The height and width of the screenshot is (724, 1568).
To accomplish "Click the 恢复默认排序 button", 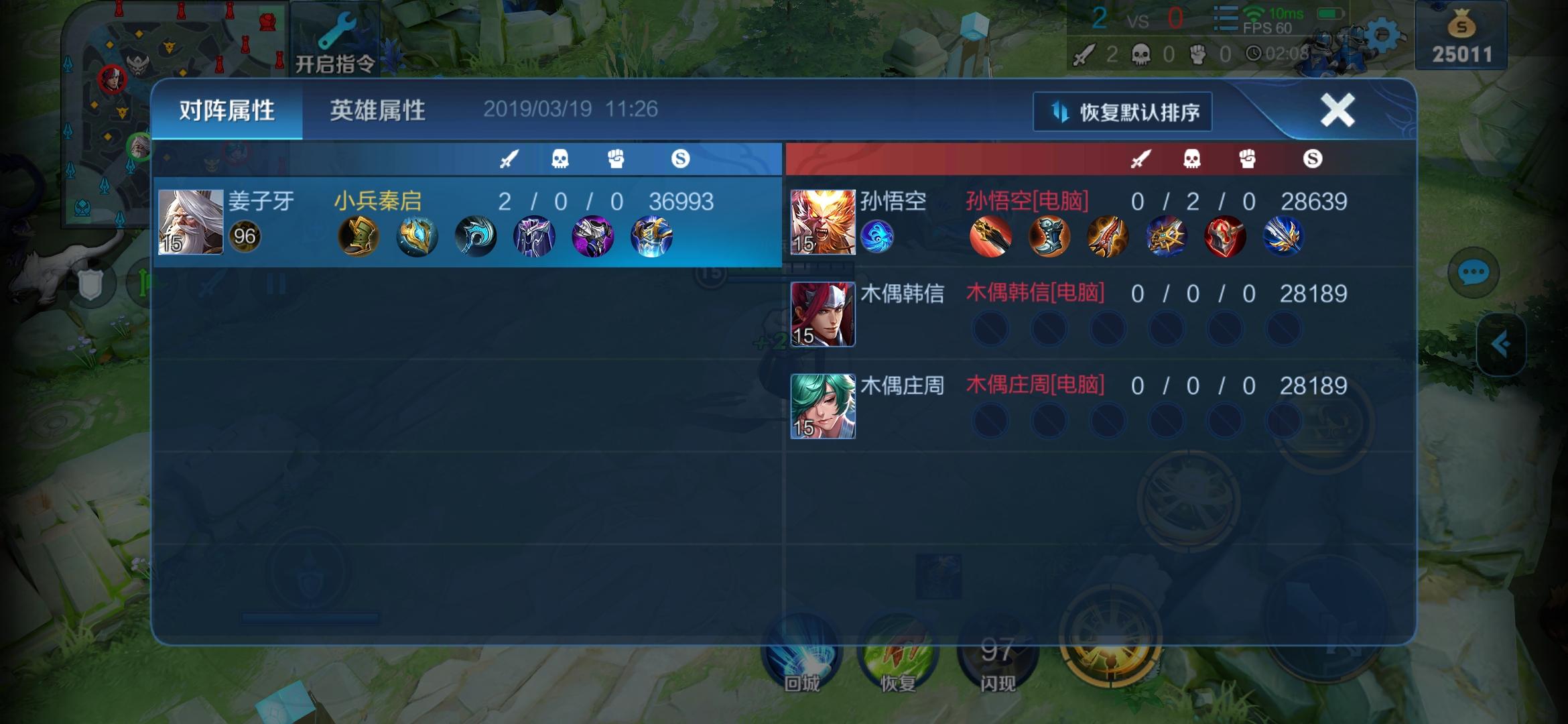I will [1123, 112].
